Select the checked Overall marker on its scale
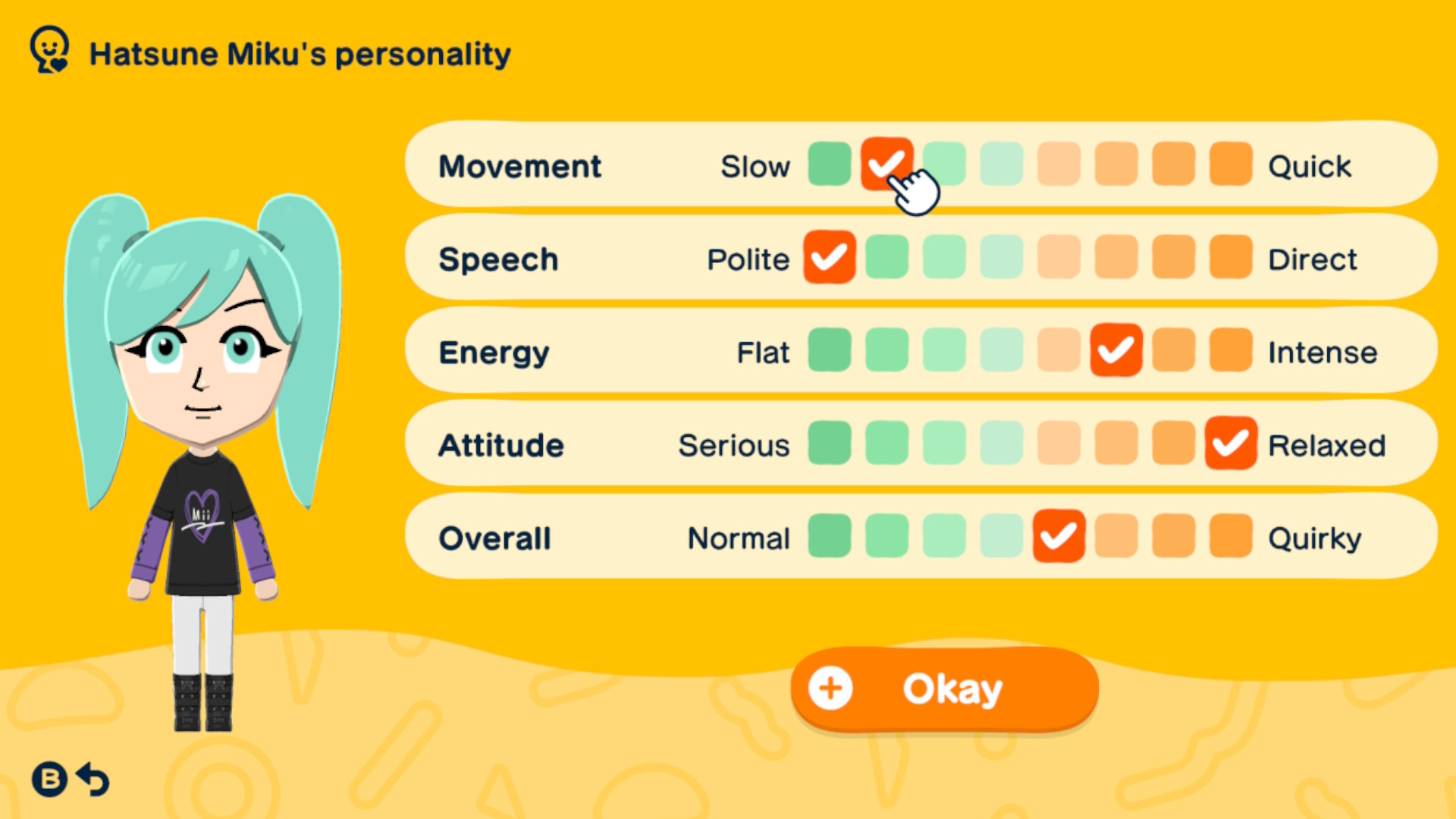 pyautogui.click(x=1058, y=537)
